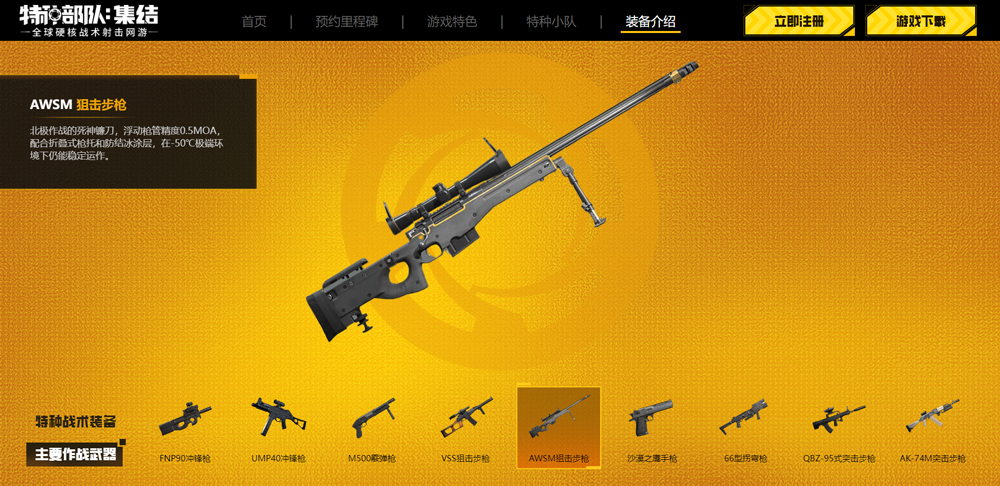The height and width of the screenshot is (486, 1000).
Task: Select the 装备介绍 equipment tab
Action: [x=650, y=21]
